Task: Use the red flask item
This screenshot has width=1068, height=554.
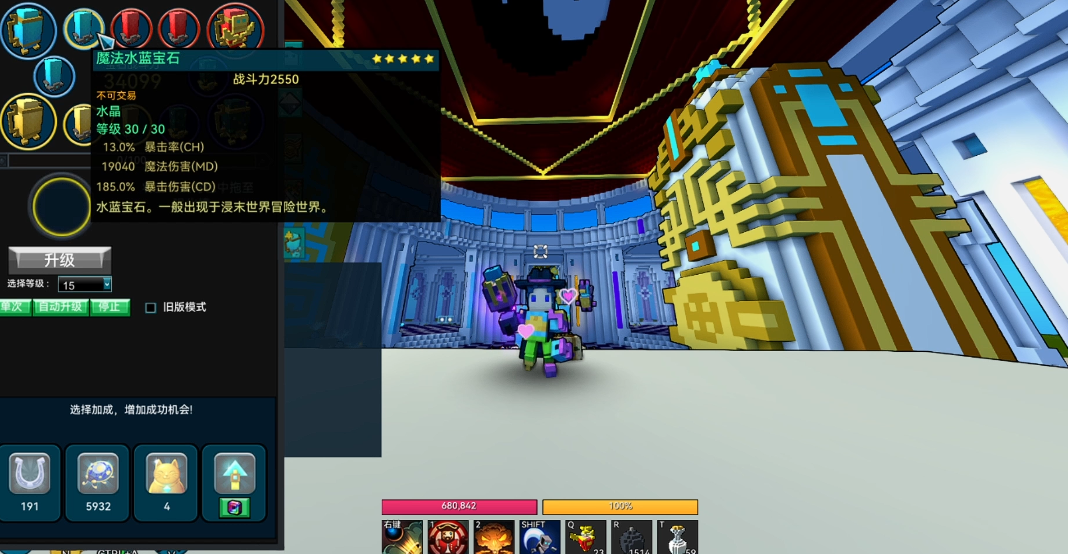Action: 586,538
